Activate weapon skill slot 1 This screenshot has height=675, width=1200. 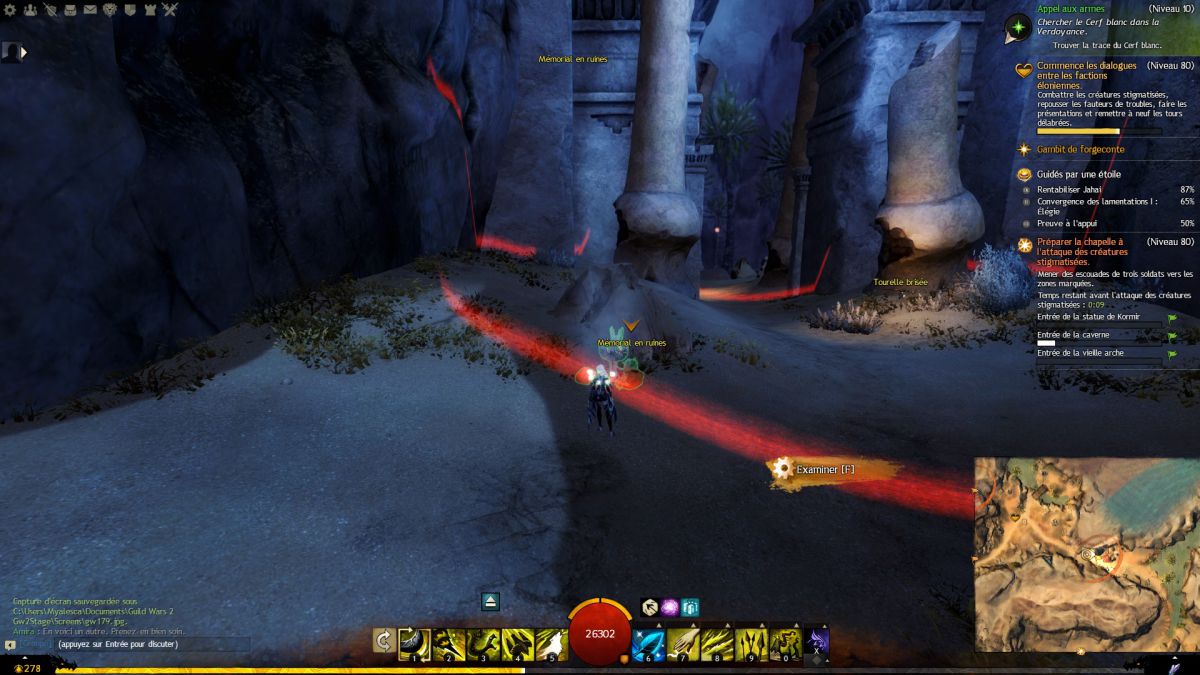click(414, 642)
